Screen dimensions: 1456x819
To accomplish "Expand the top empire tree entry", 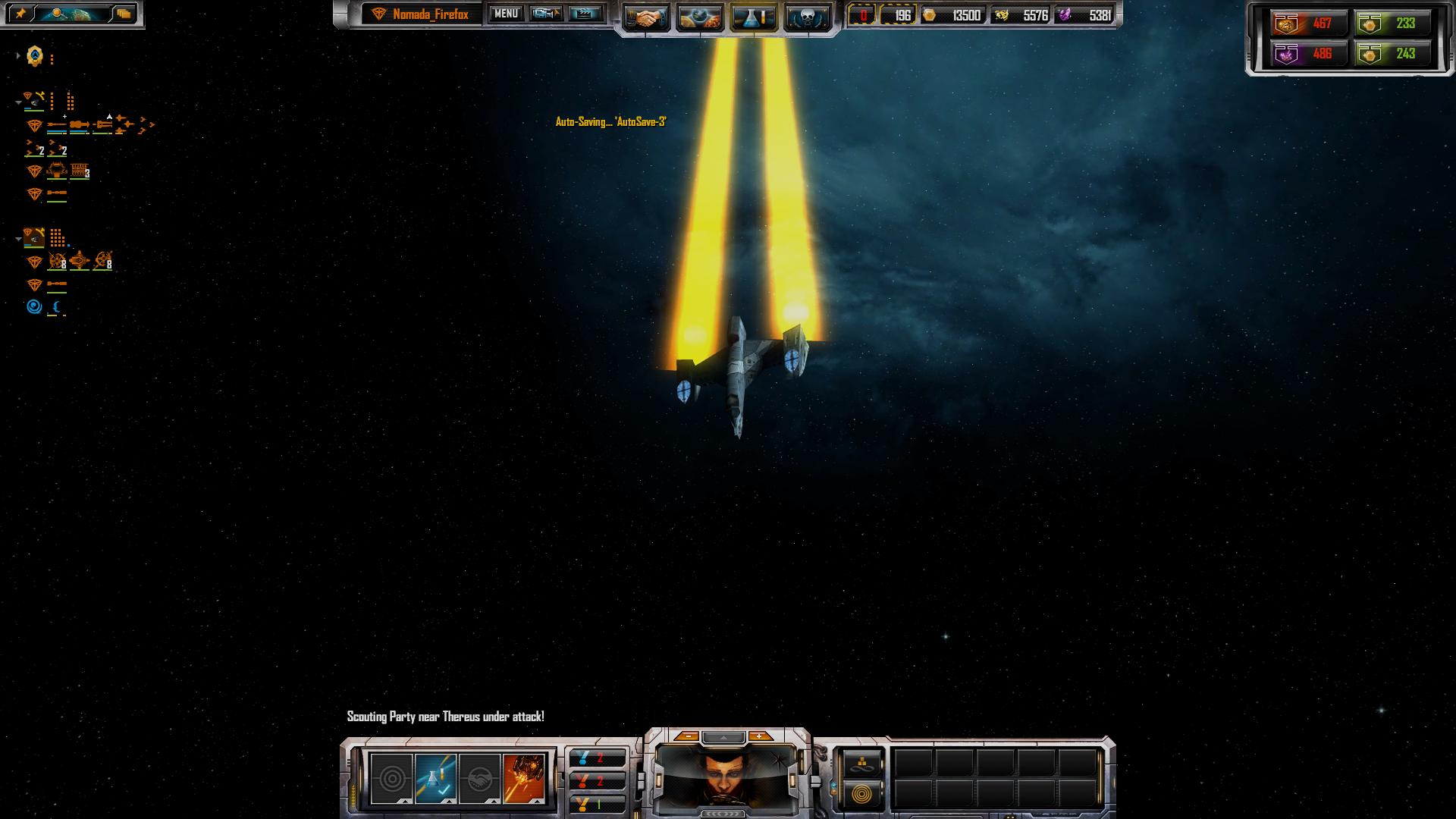I will [x=18, y=55].
